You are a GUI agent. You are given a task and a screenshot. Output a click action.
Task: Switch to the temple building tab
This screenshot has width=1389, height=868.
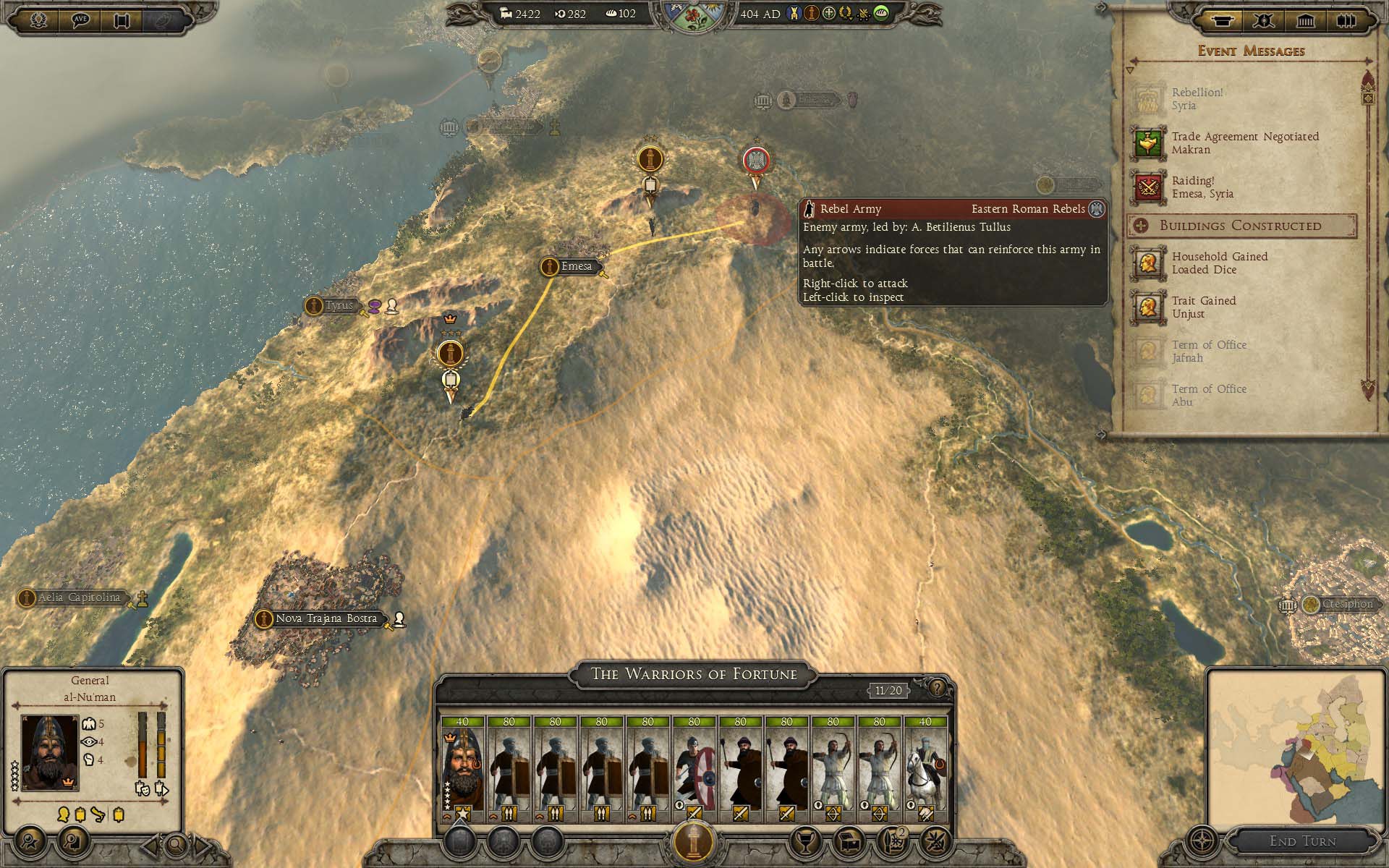click(x=1305, y=20)
